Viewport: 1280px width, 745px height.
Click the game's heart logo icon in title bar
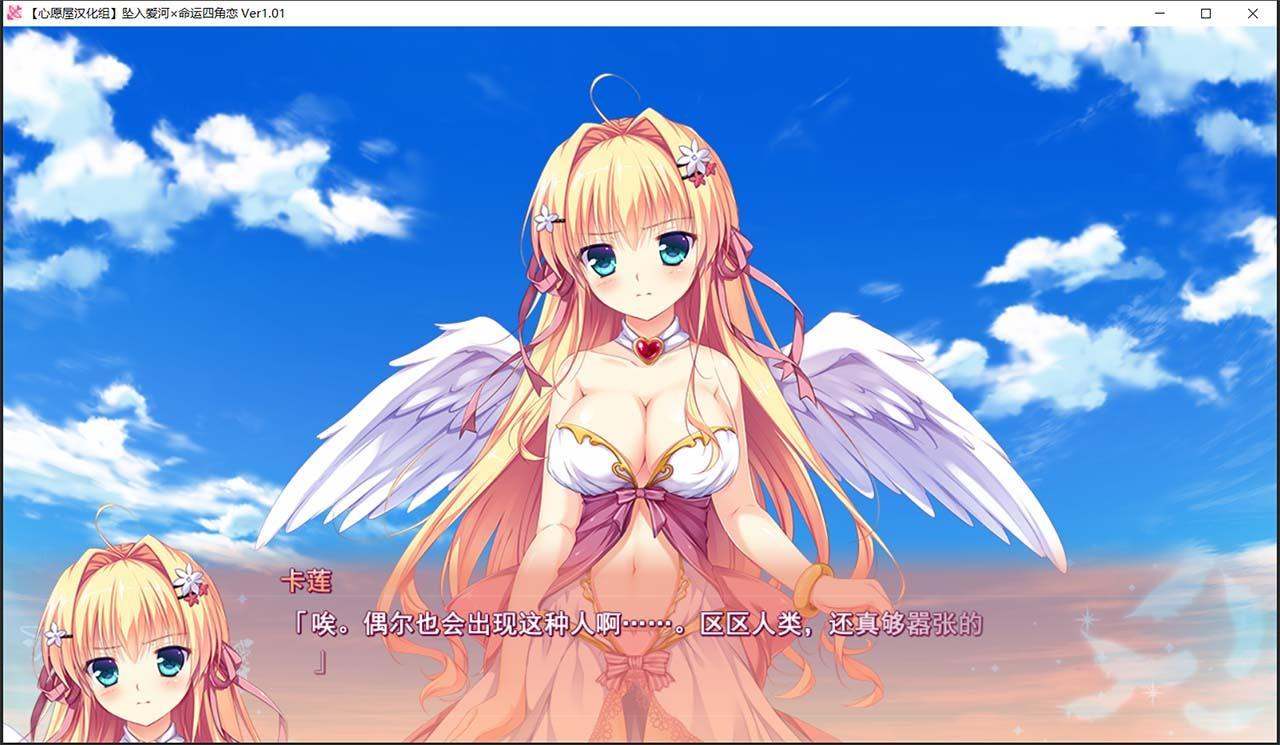pyautogui.click(x=13, y=13)
